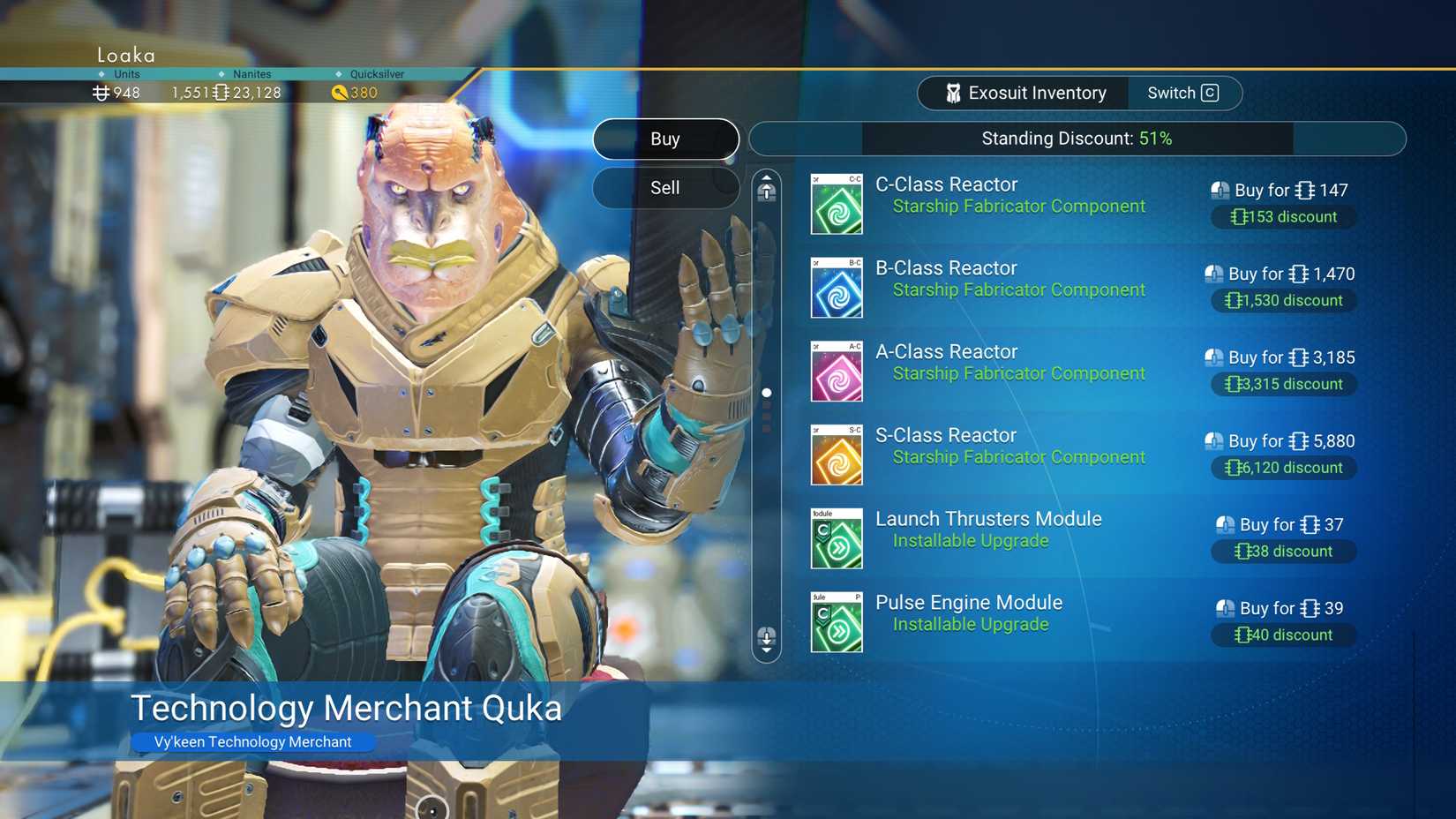Select the Launch Thrusters Module icon
The width and height of the screenshot is (1456, 819).
coord(836,537)
